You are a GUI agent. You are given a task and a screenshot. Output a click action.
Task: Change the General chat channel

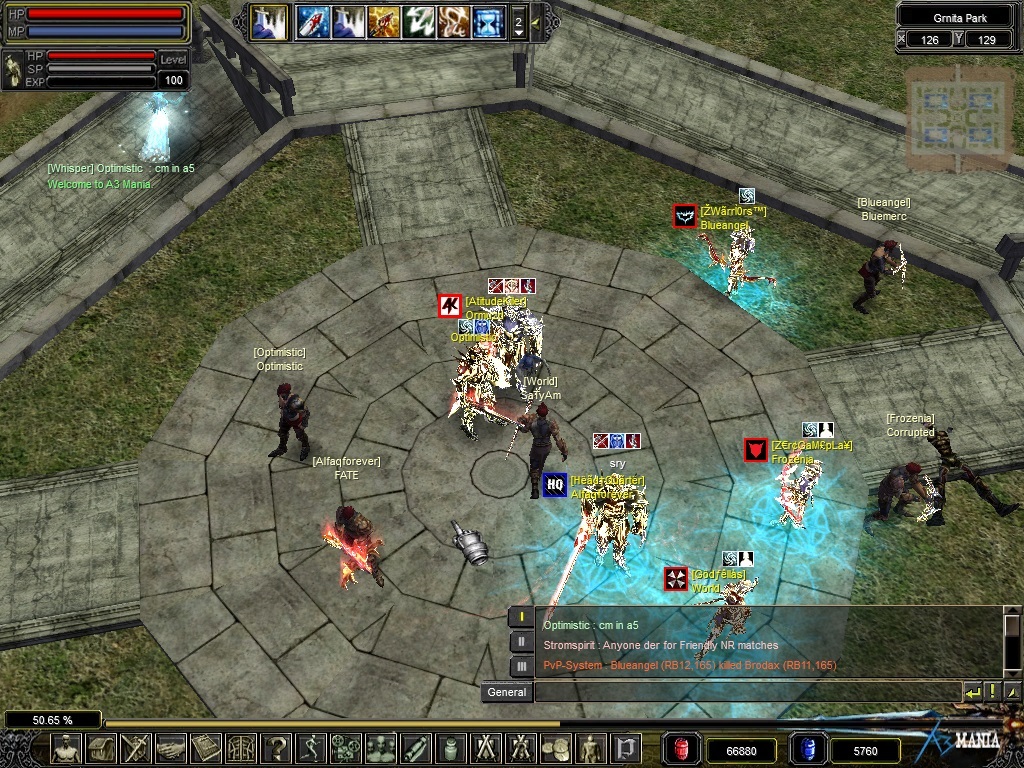point(507,692)
